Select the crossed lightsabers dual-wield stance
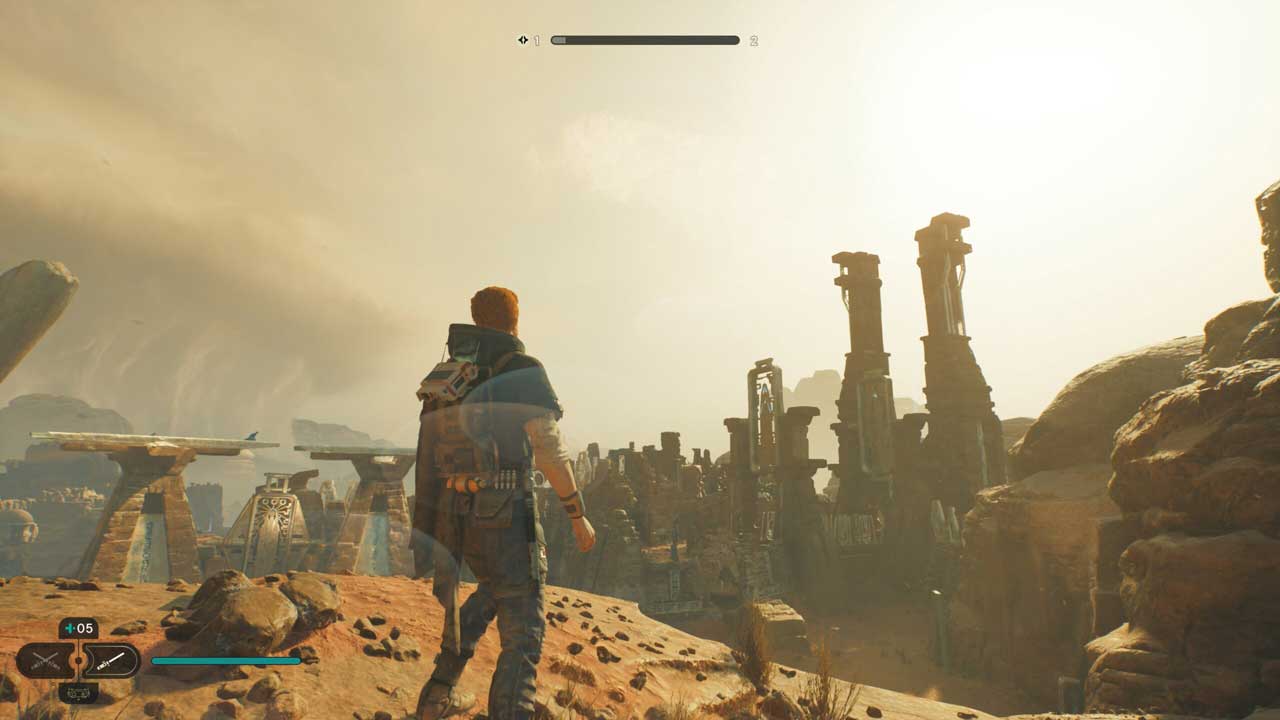1280x720 pixels. pos(44,661)
